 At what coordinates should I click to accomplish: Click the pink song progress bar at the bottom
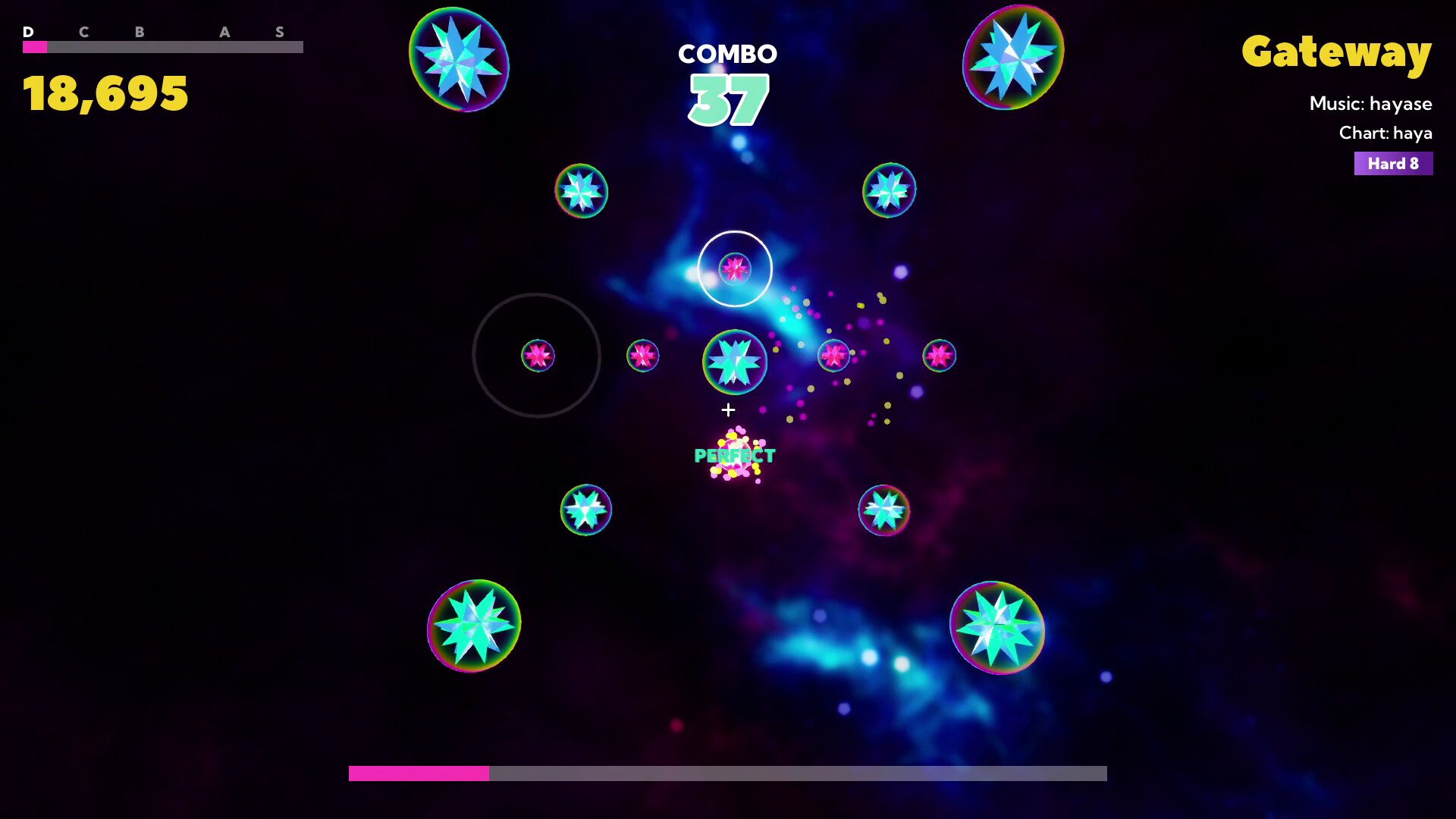pyautogui.click(x=417, y=774)
